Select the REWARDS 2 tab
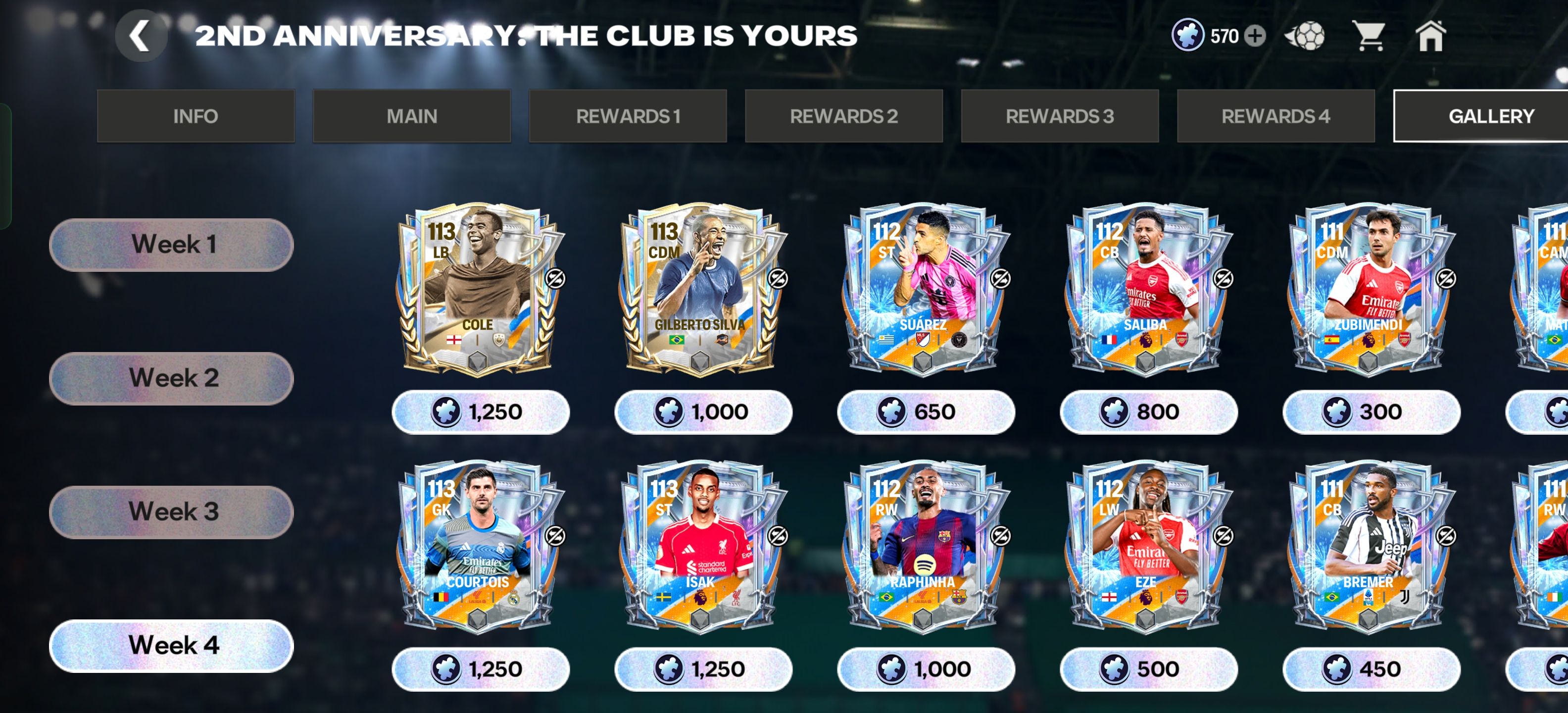This screenshot has width=1568, height=713. pyautogui.click(x=844, y=116)
